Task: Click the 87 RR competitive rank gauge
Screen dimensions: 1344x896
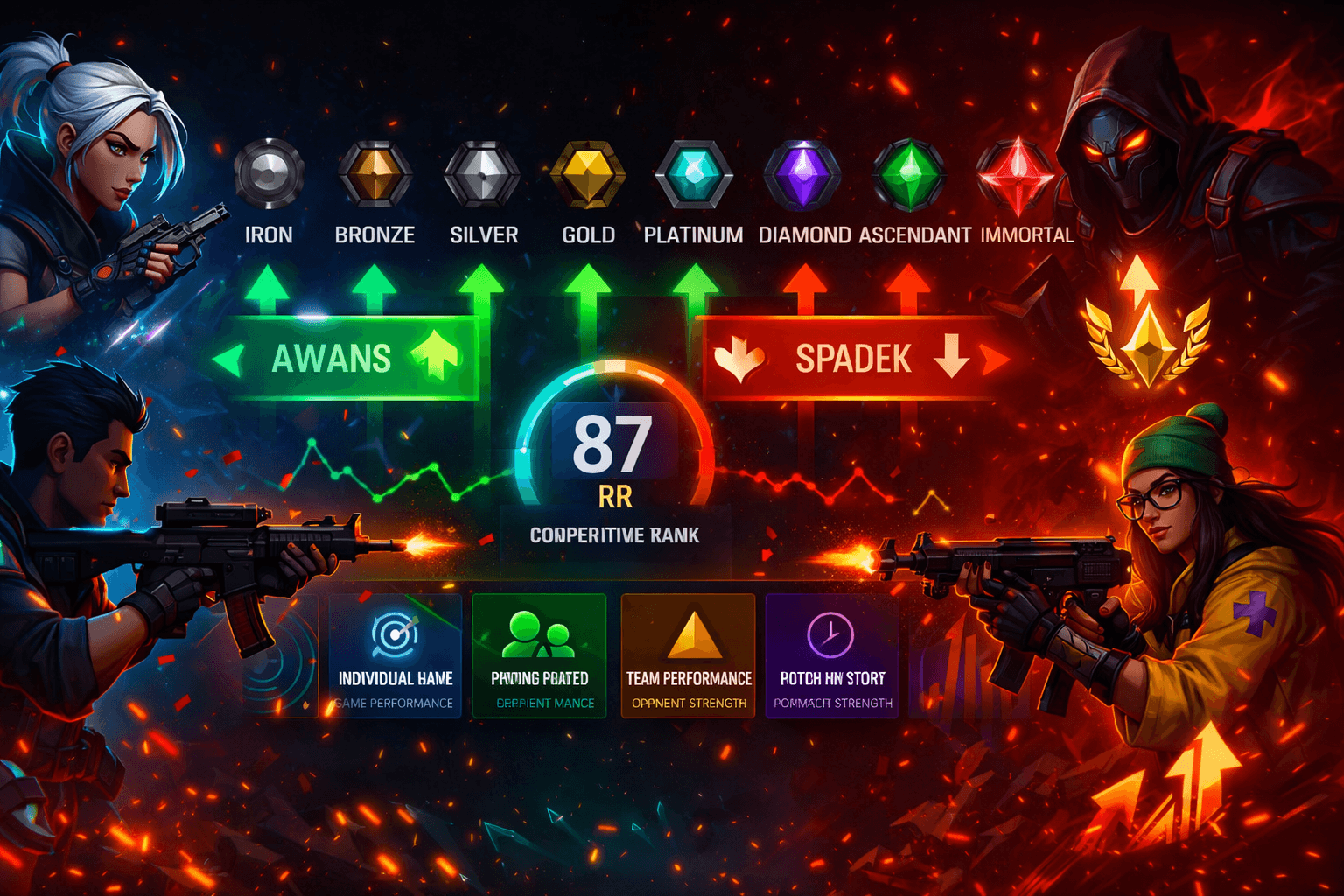Action: click(x=614, y=455)
